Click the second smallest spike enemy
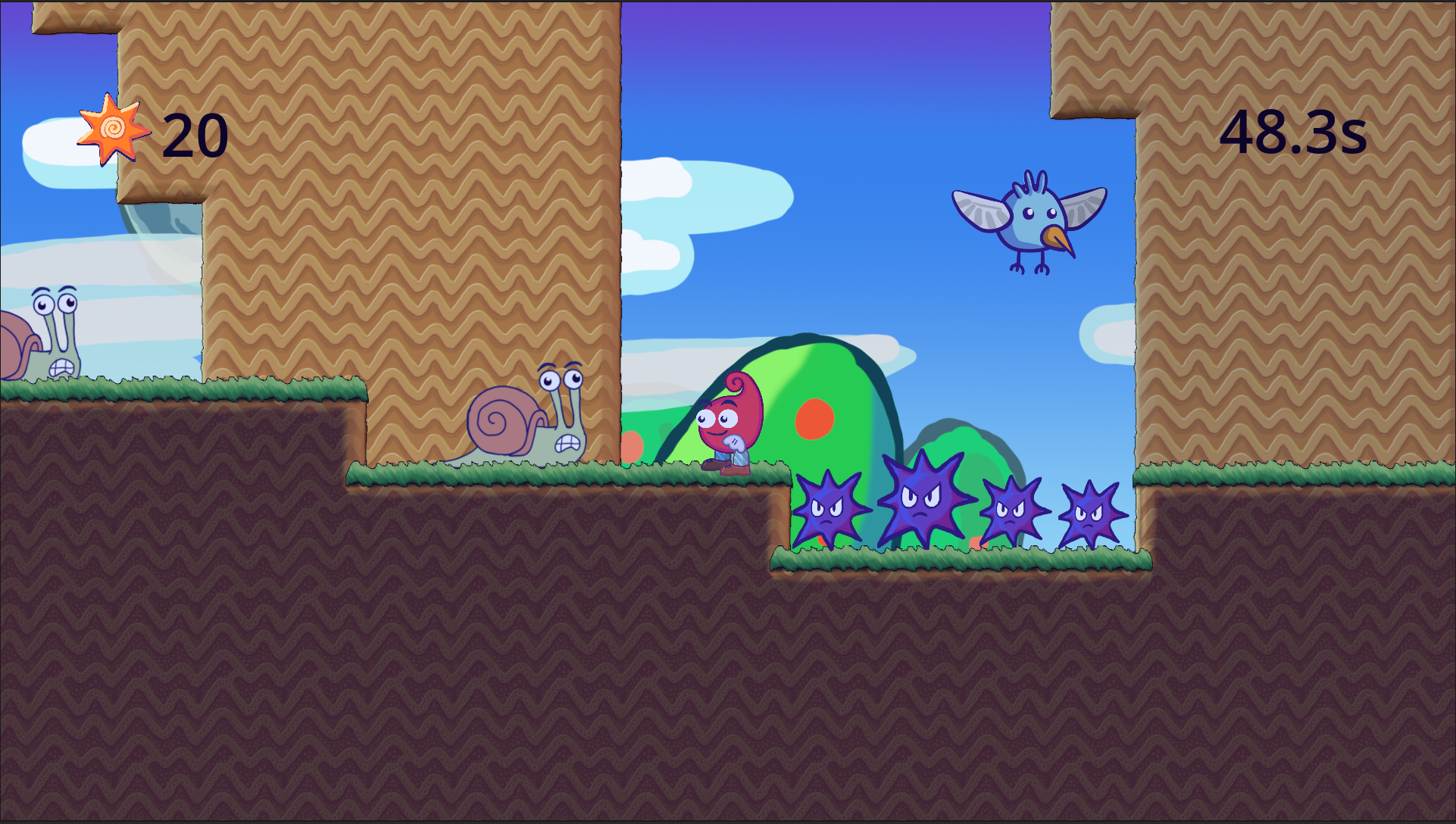The image size is (1456, 824). [1015, 511]
